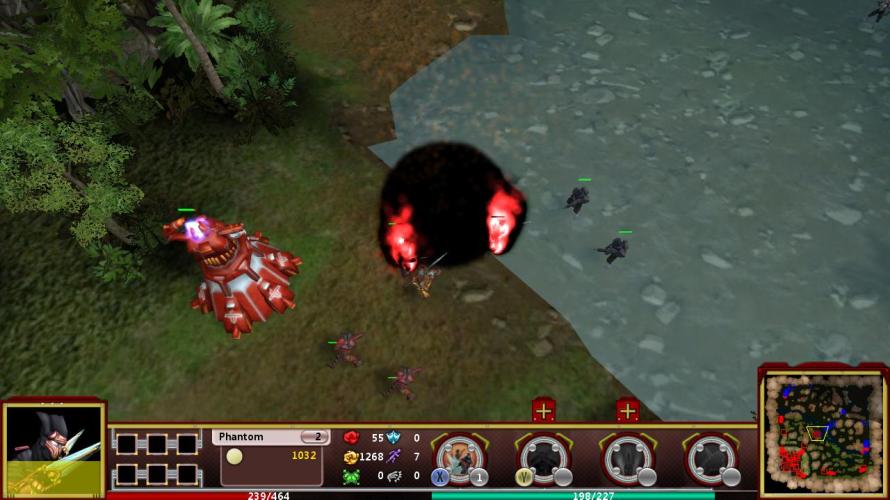
Task: Activate the first ability with the warrior icon
Action: 460,457
